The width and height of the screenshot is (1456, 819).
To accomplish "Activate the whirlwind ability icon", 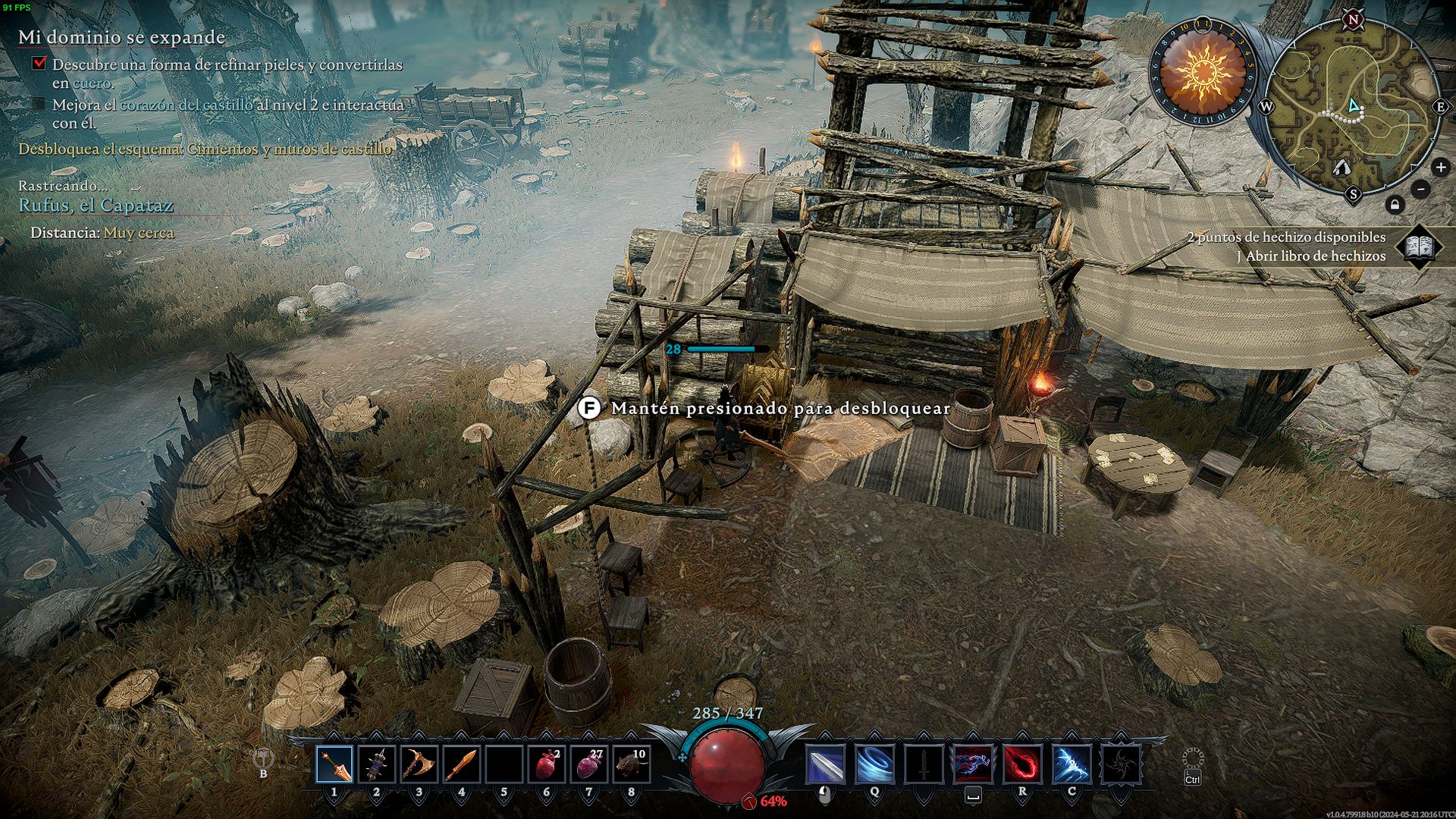I will point(874,764).
